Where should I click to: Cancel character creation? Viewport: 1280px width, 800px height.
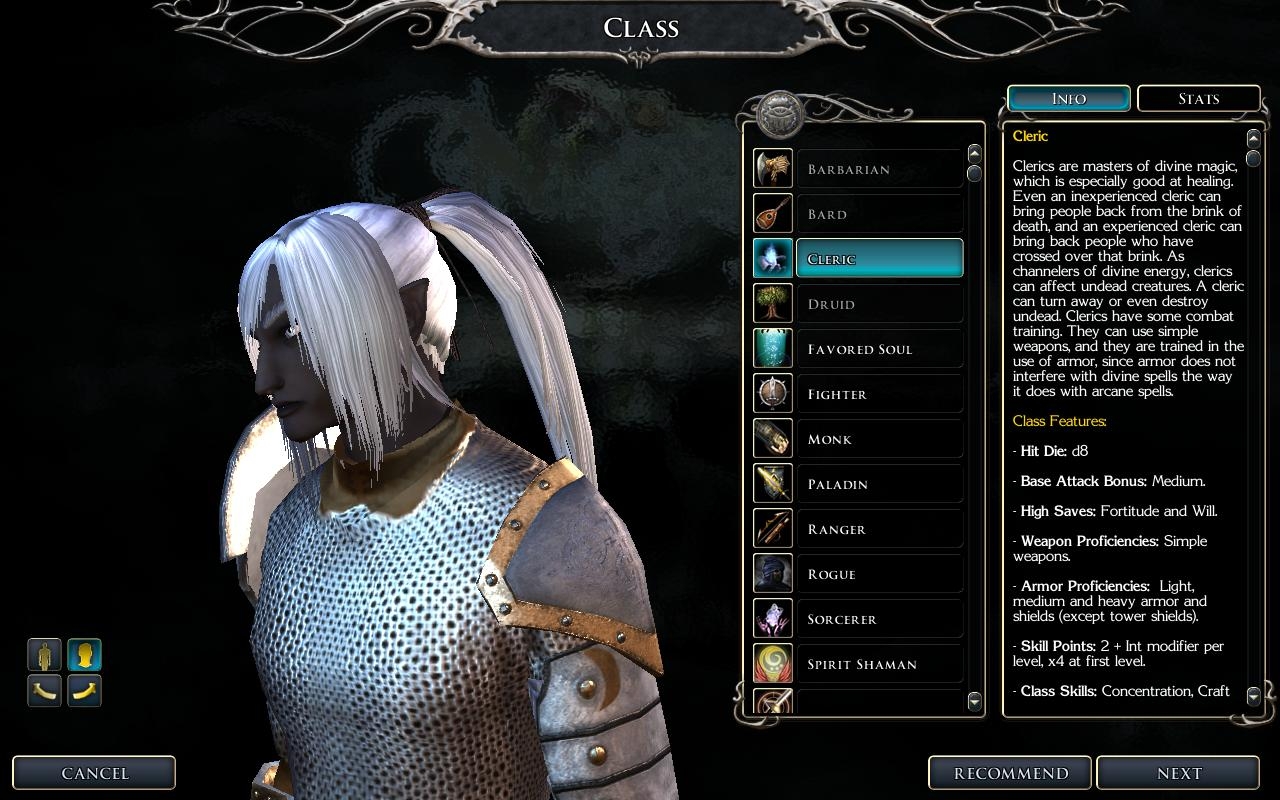94,773
